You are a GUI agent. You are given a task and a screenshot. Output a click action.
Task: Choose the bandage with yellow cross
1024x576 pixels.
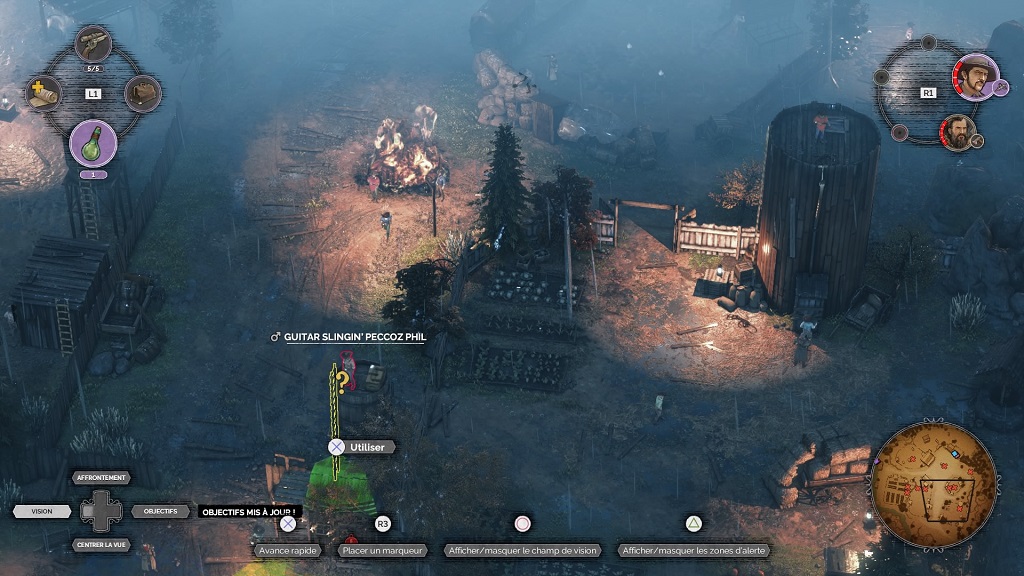(44, 94)
